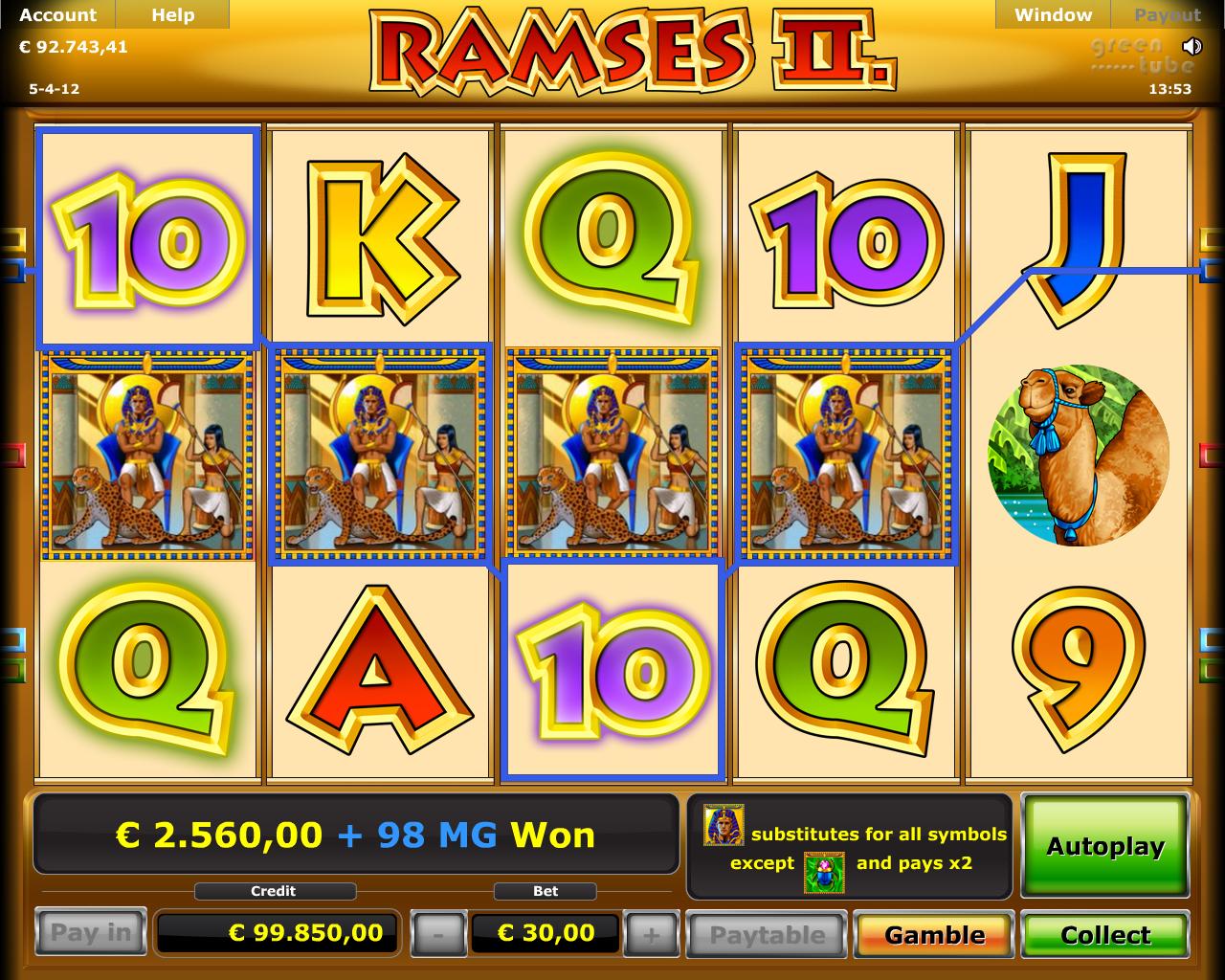
Task: Open the Window menu
Action: pos(1053,15)
